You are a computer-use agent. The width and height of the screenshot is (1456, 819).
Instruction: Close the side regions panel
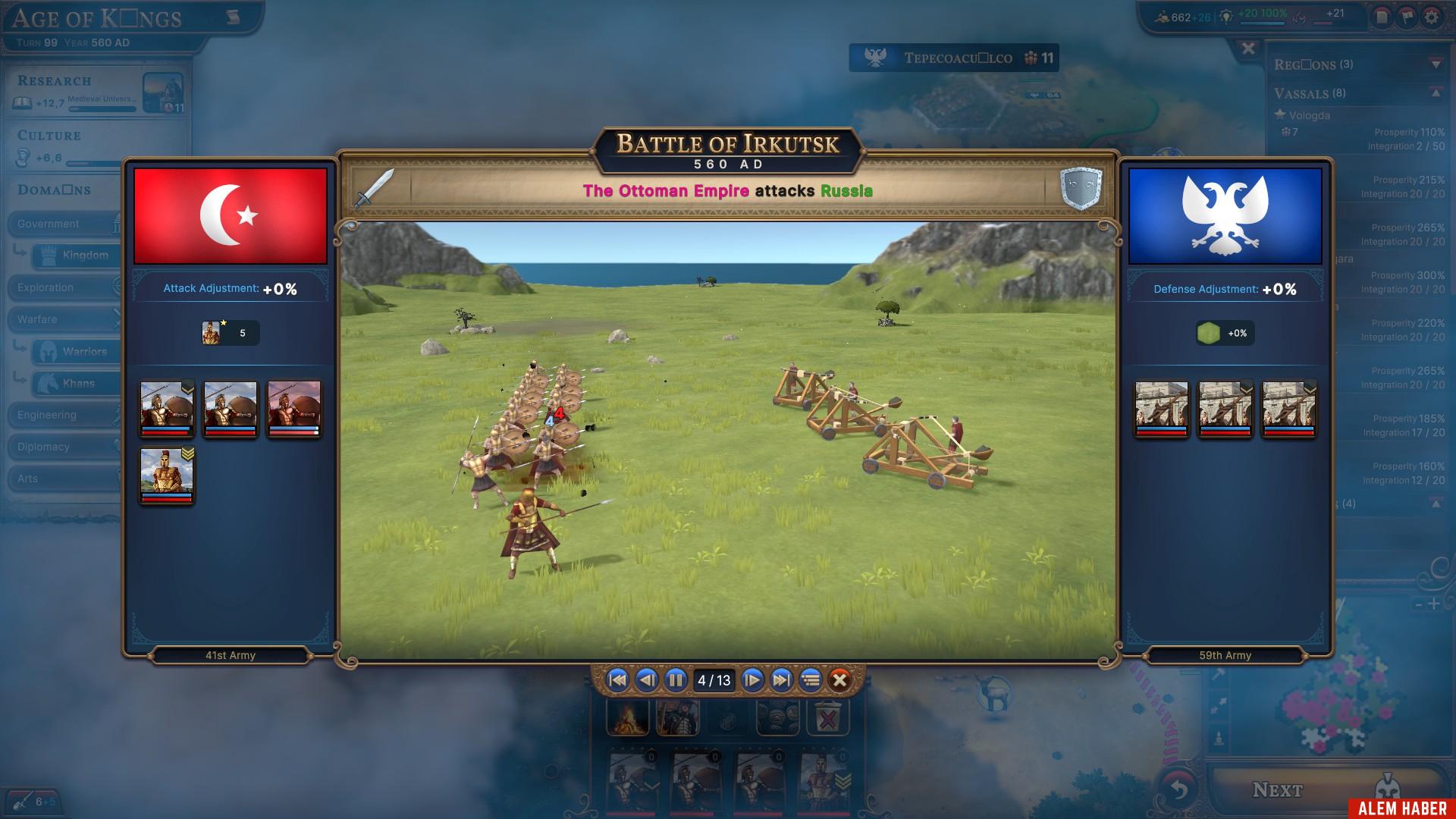[1248, 49]
